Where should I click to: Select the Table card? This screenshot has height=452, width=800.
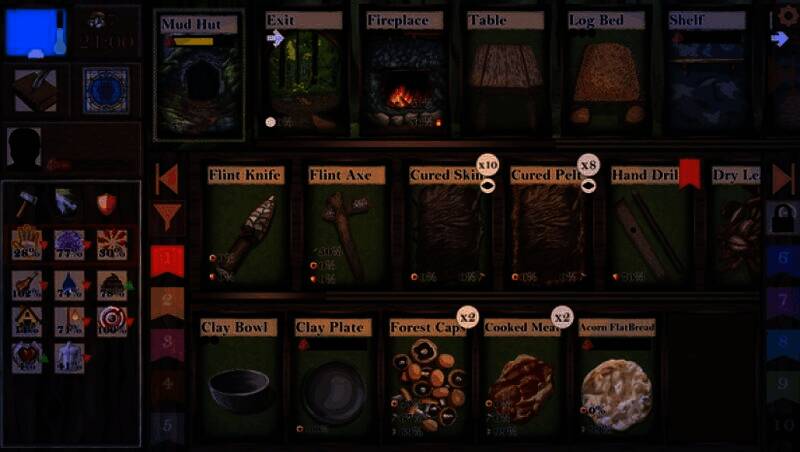505,75
